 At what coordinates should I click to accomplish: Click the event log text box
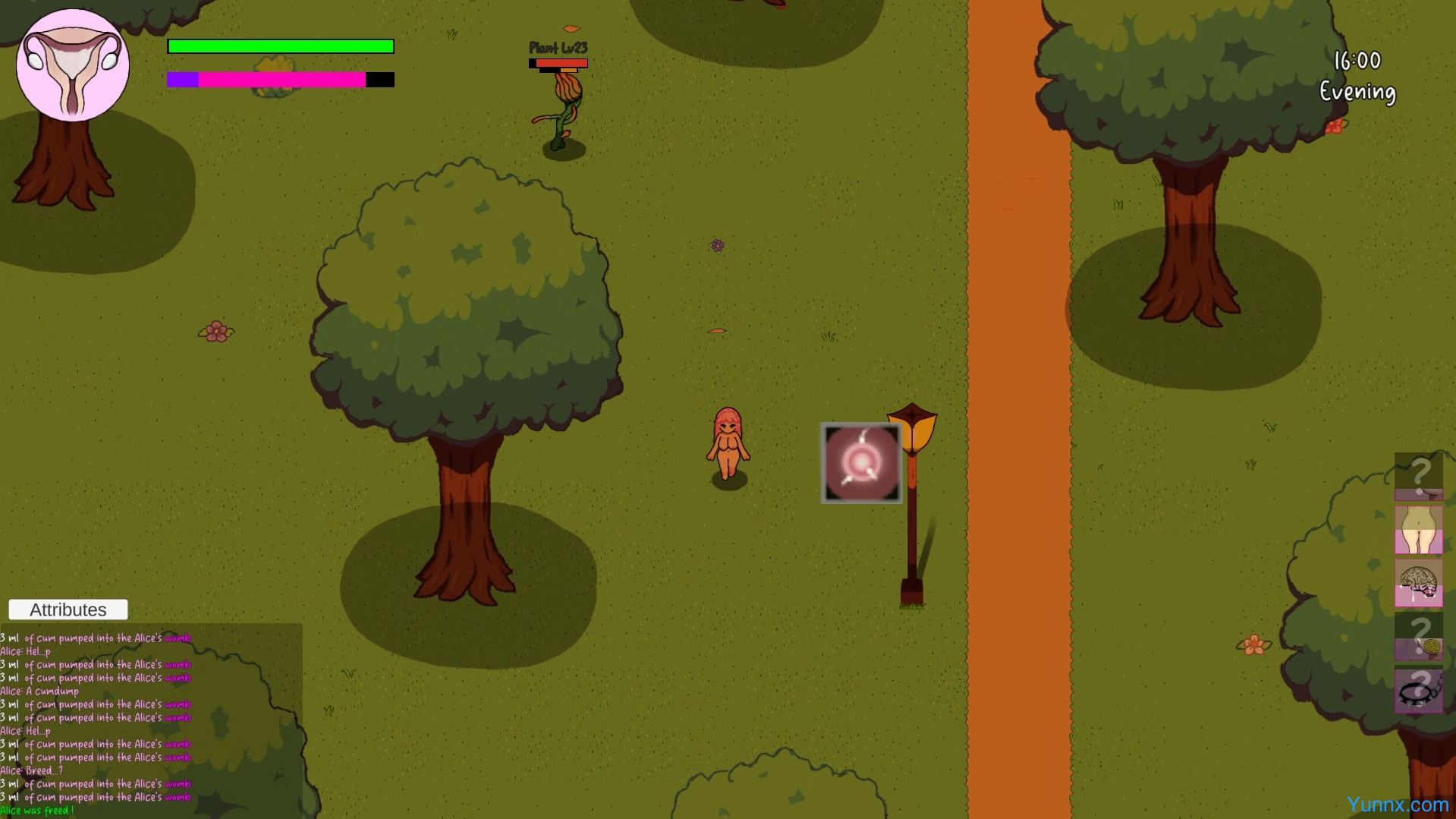point(151,721)
